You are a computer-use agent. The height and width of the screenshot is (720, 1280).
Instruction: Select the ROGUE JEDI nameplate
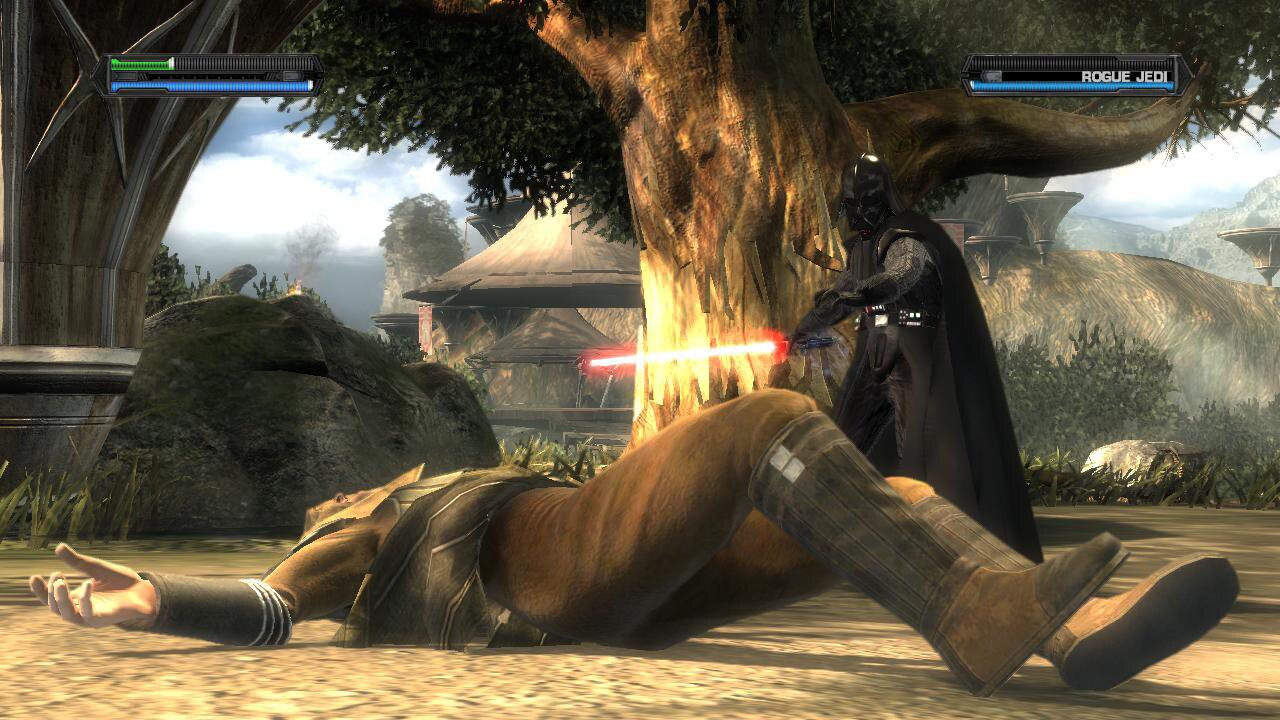[x=1125, y=76]
